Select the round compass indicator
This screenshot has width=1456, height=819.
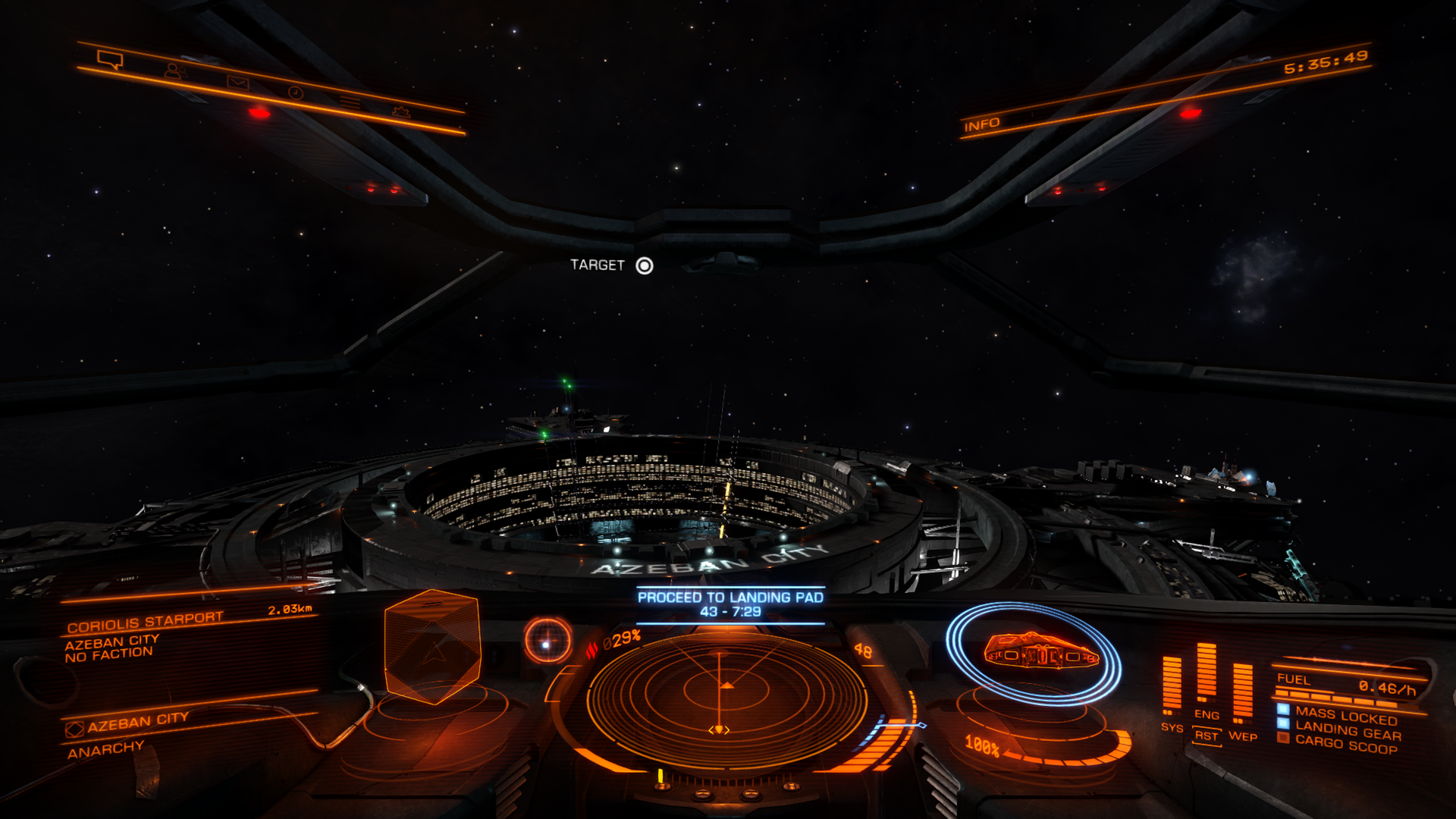coord(548,641)
